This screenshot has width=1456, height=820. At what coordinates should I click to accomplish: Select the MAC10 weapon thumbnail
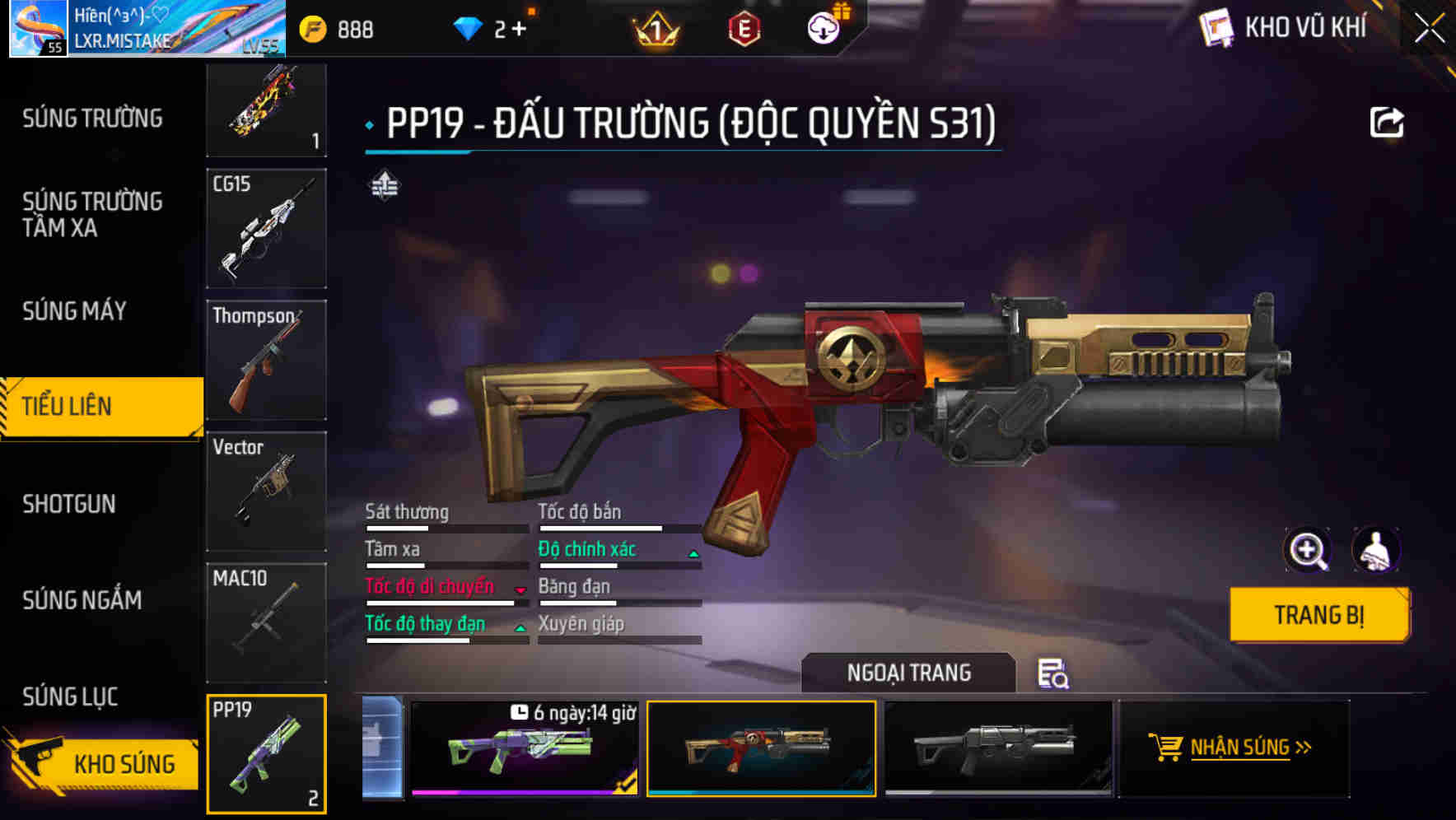point(266,622)
